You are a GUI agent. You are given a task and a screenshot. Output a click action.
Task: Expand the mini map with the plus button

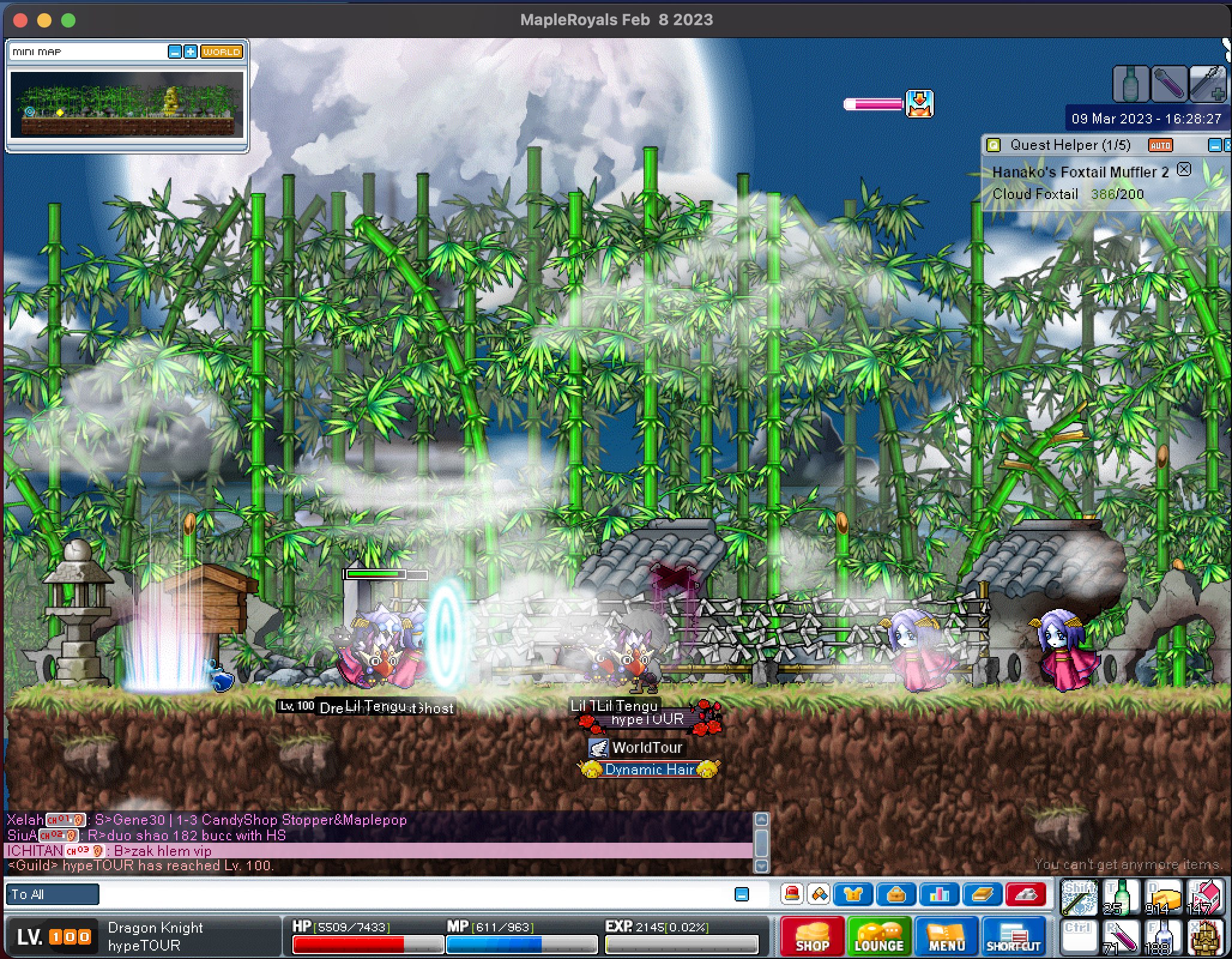pyautogui.click(x=190, y=52)
